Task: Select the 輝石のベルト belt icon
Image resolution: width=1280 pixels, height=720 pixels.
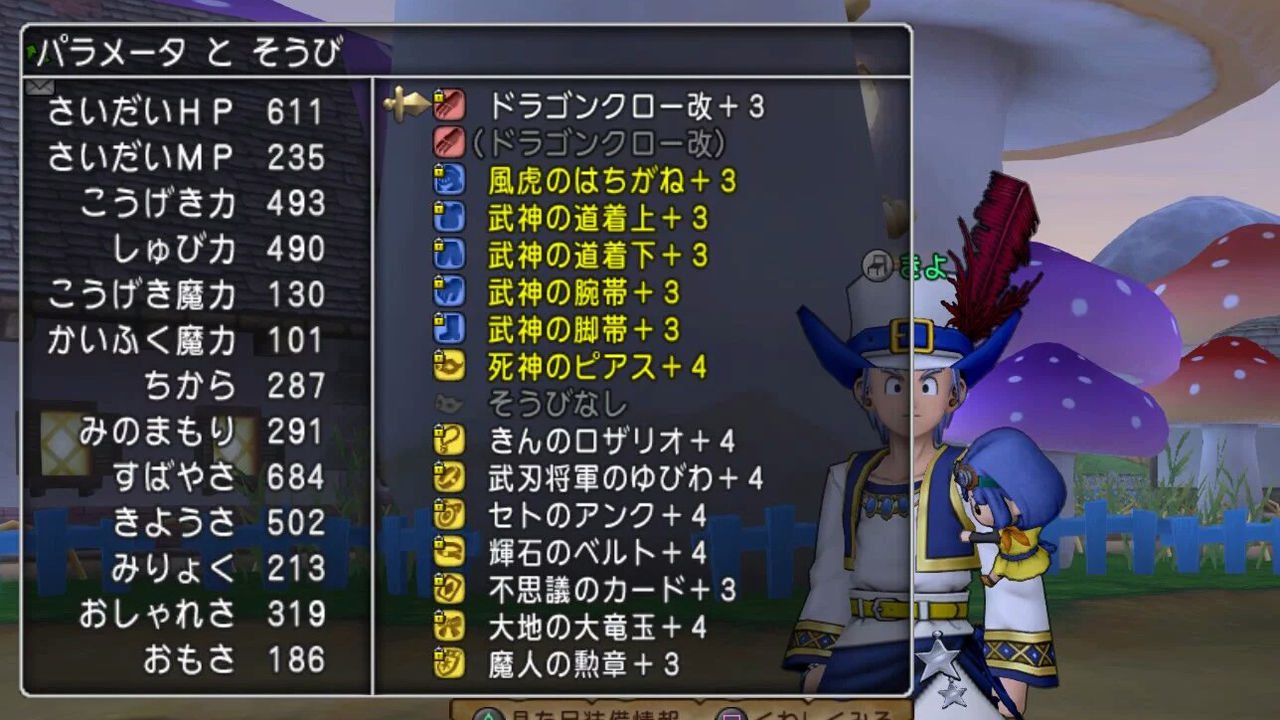Action: point(450,548)
